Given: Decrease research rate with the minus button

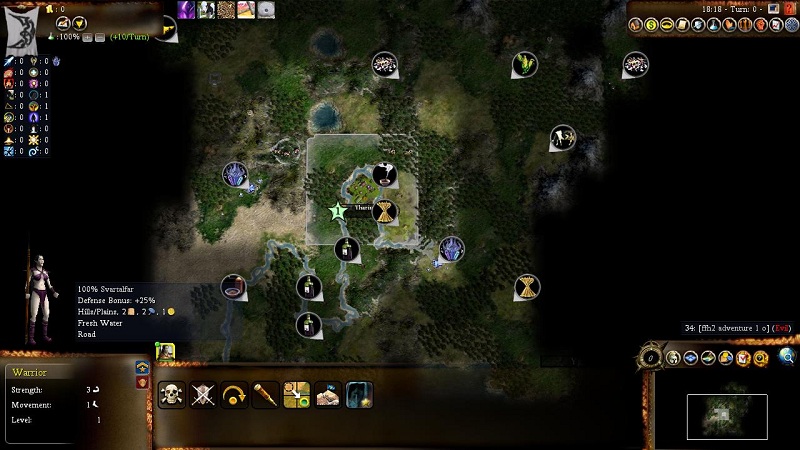Looking at the screenshot, I should click(99, 37).
